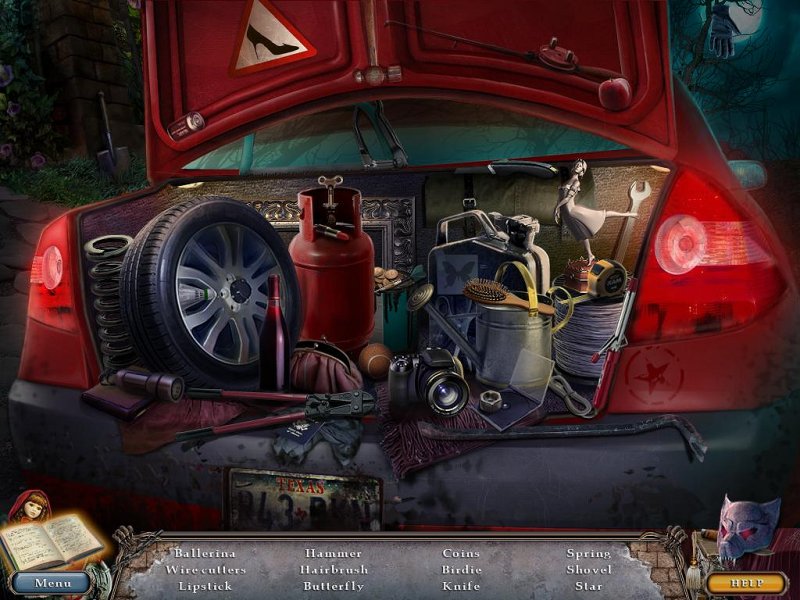This screenshot has width=800, height=600.
Task: Click the Help button
Action: (x=745, y=582)
